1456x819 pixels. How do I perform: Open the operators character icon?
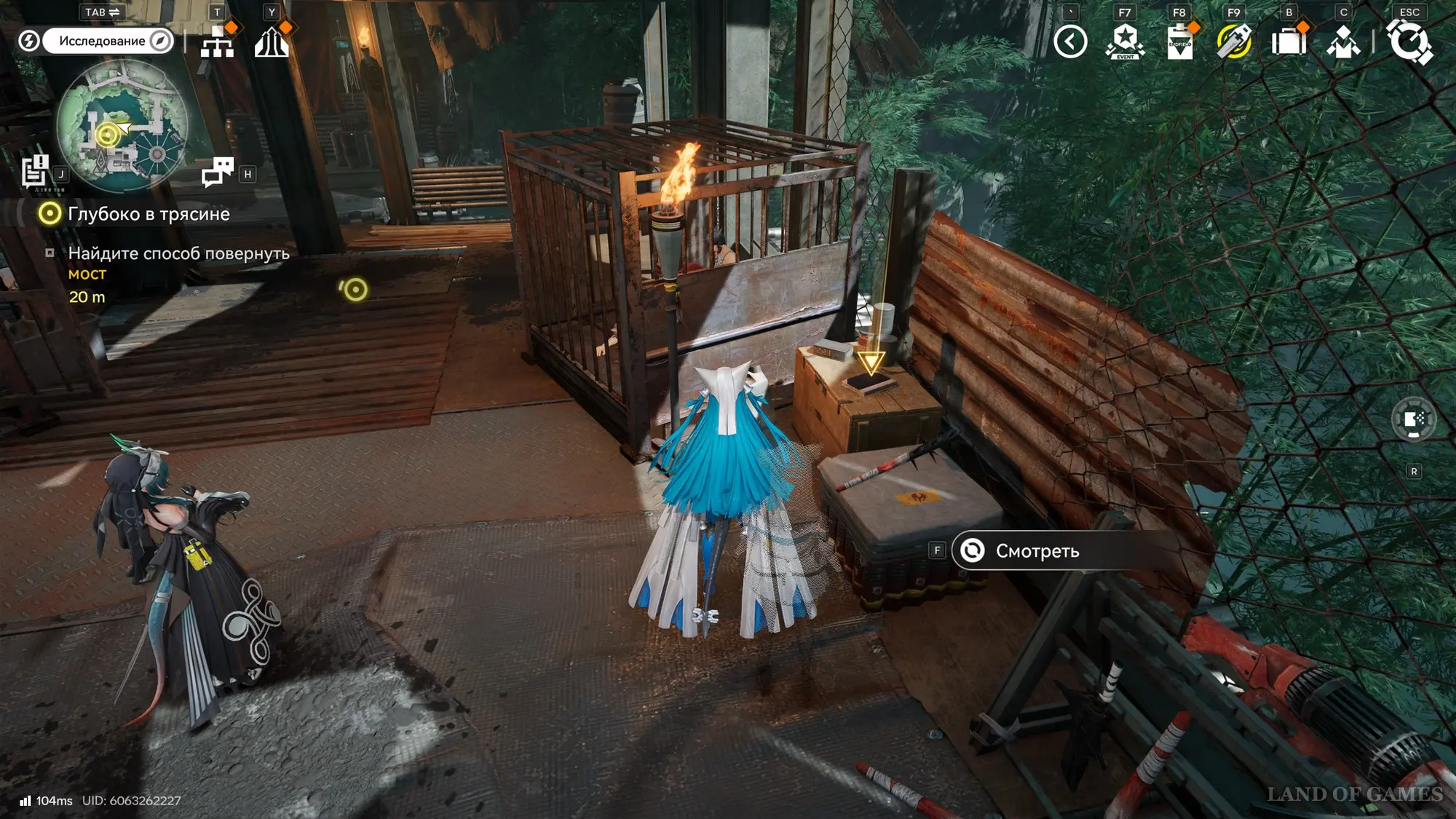1343,41
